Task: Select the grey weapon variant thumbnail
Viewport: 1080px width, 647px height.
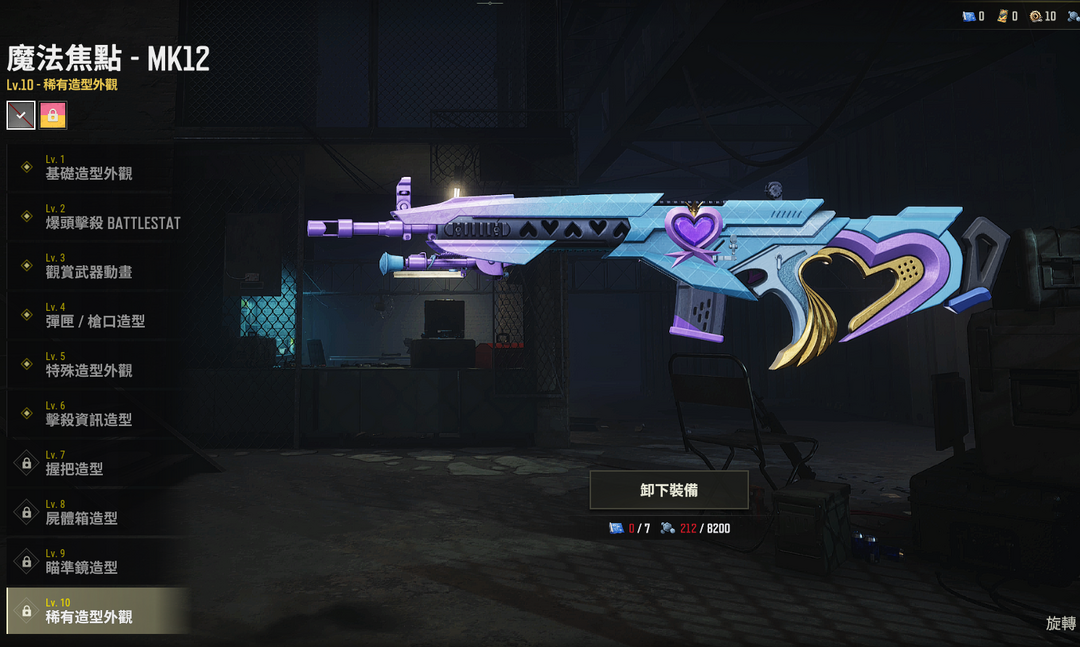Action: (x=21, y=115)
